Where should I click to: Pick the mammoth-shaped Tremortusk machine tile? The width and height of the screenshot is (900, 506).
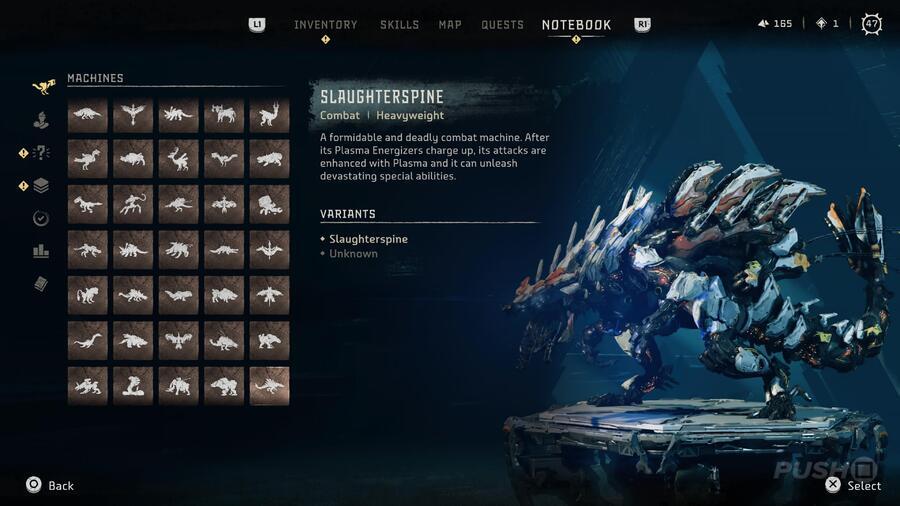tap(179, 385)
